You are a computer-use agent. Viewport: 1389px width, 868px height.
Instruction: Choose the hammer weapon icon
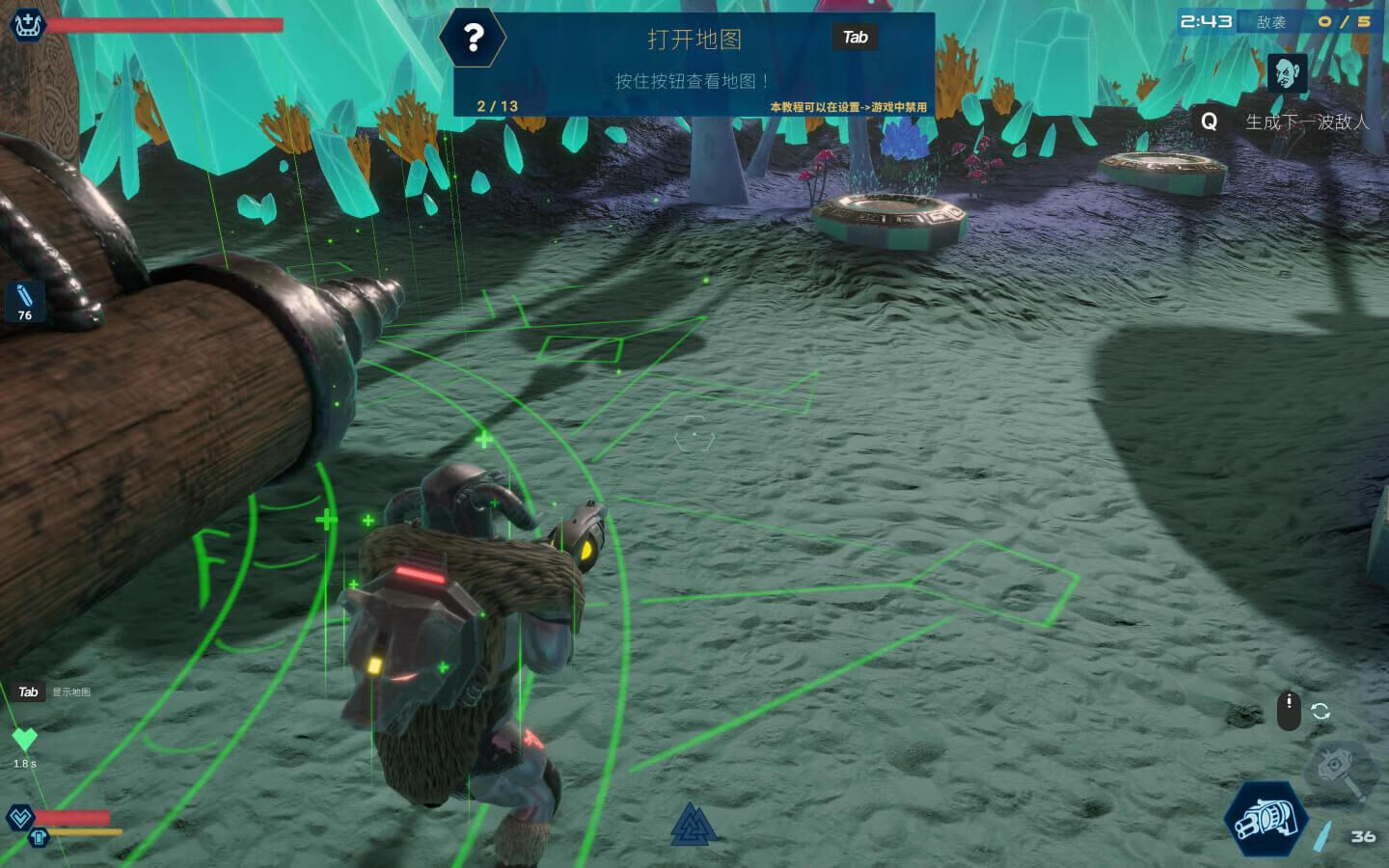click(x=1342, y=770)
